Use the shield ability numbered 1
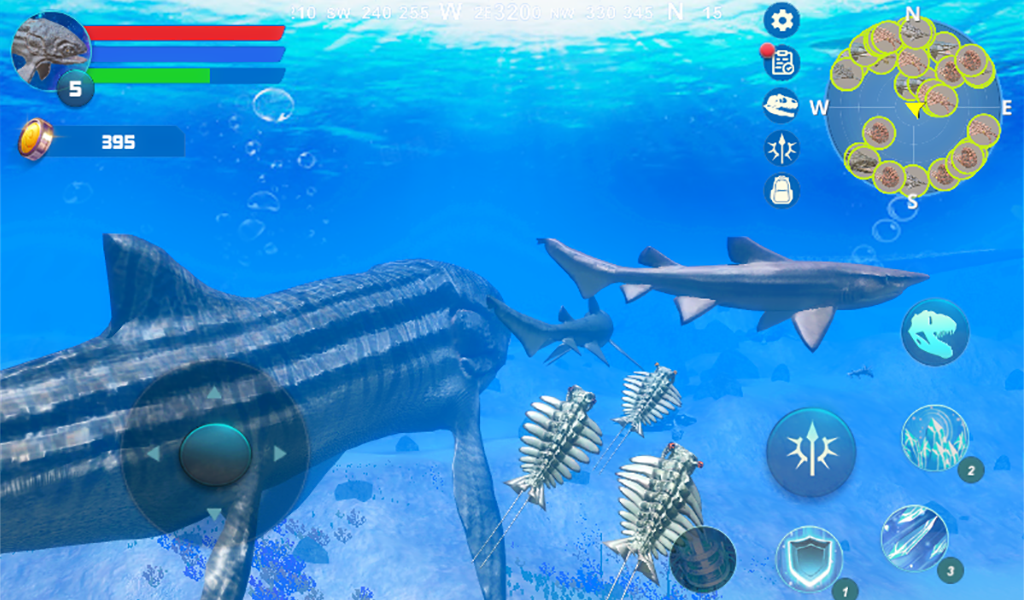1024x600 pixels. [808, 558]
